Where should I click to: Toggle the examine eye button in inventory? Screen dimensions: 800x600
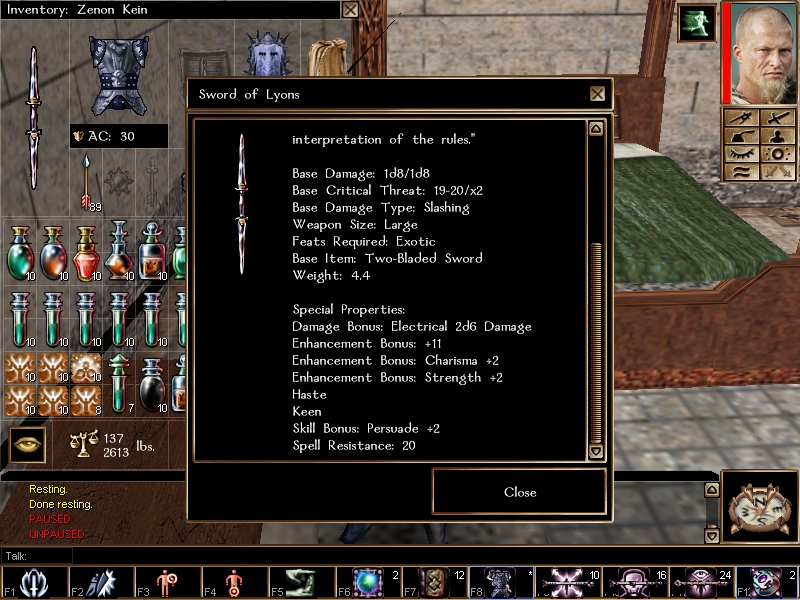[x=29, y=445]
